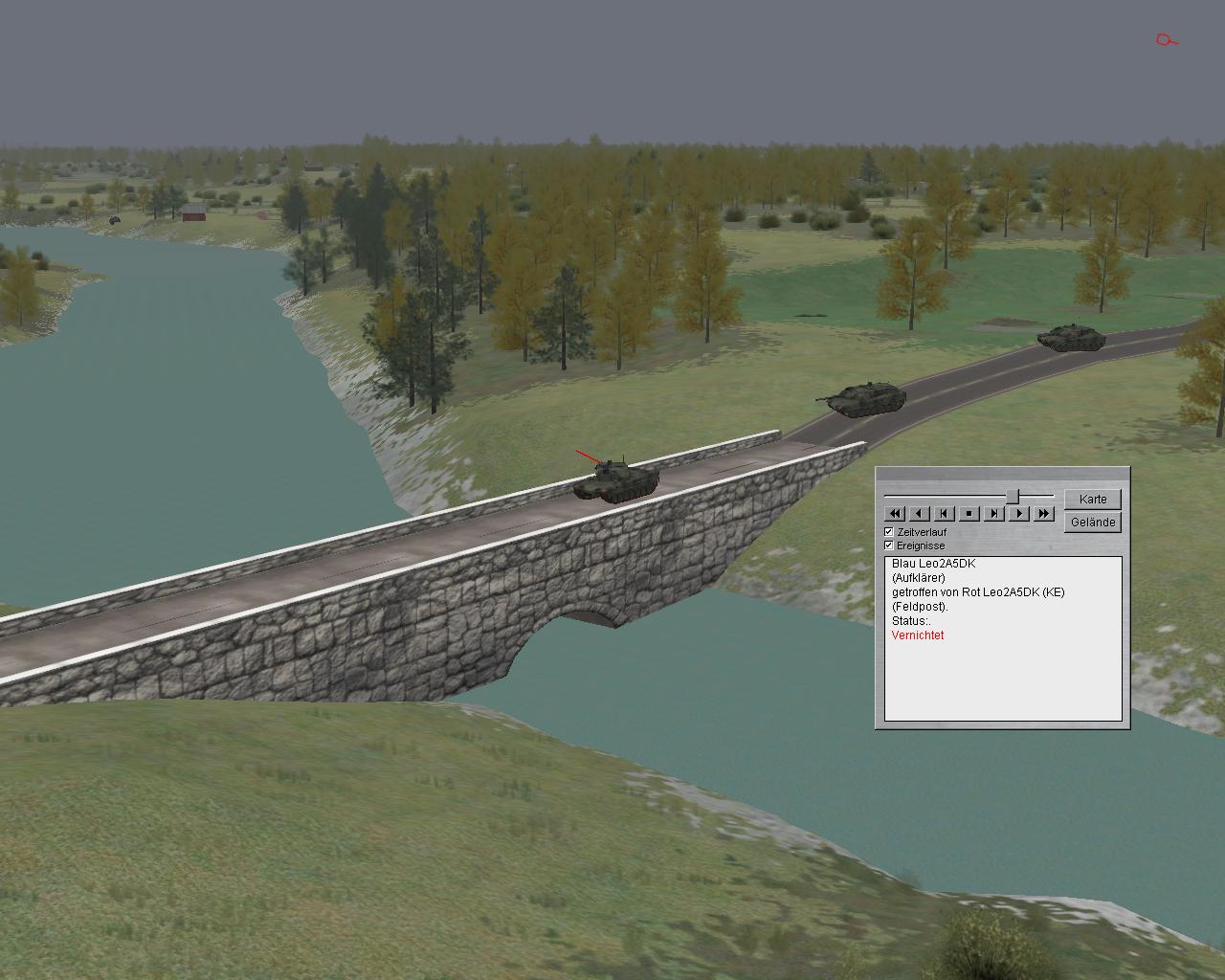
Task: Toggle the Zeitverlauf checkbox
Action: click(x=889, y=531)
